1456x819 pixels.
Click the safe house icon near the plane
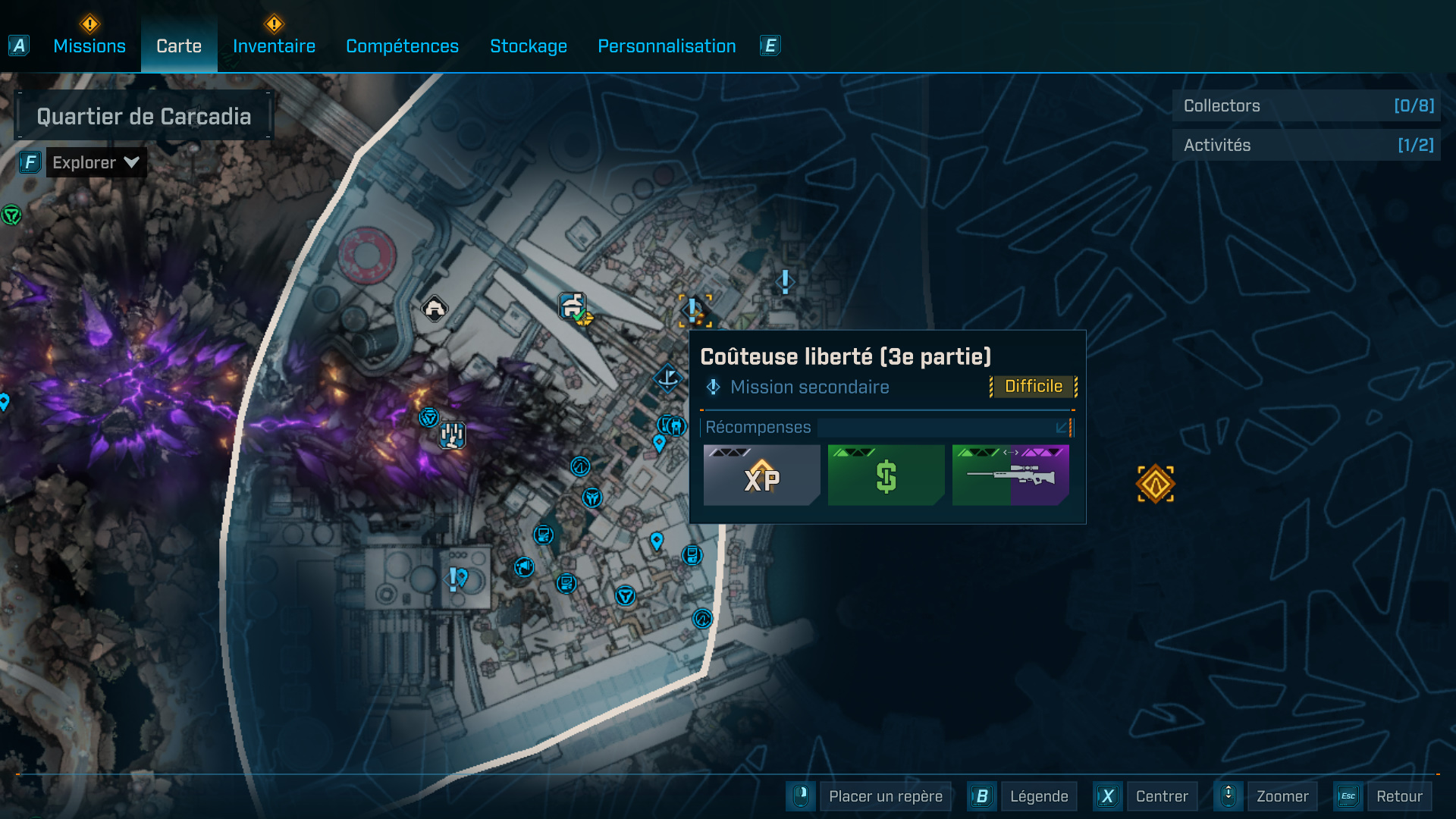(570, 306)
